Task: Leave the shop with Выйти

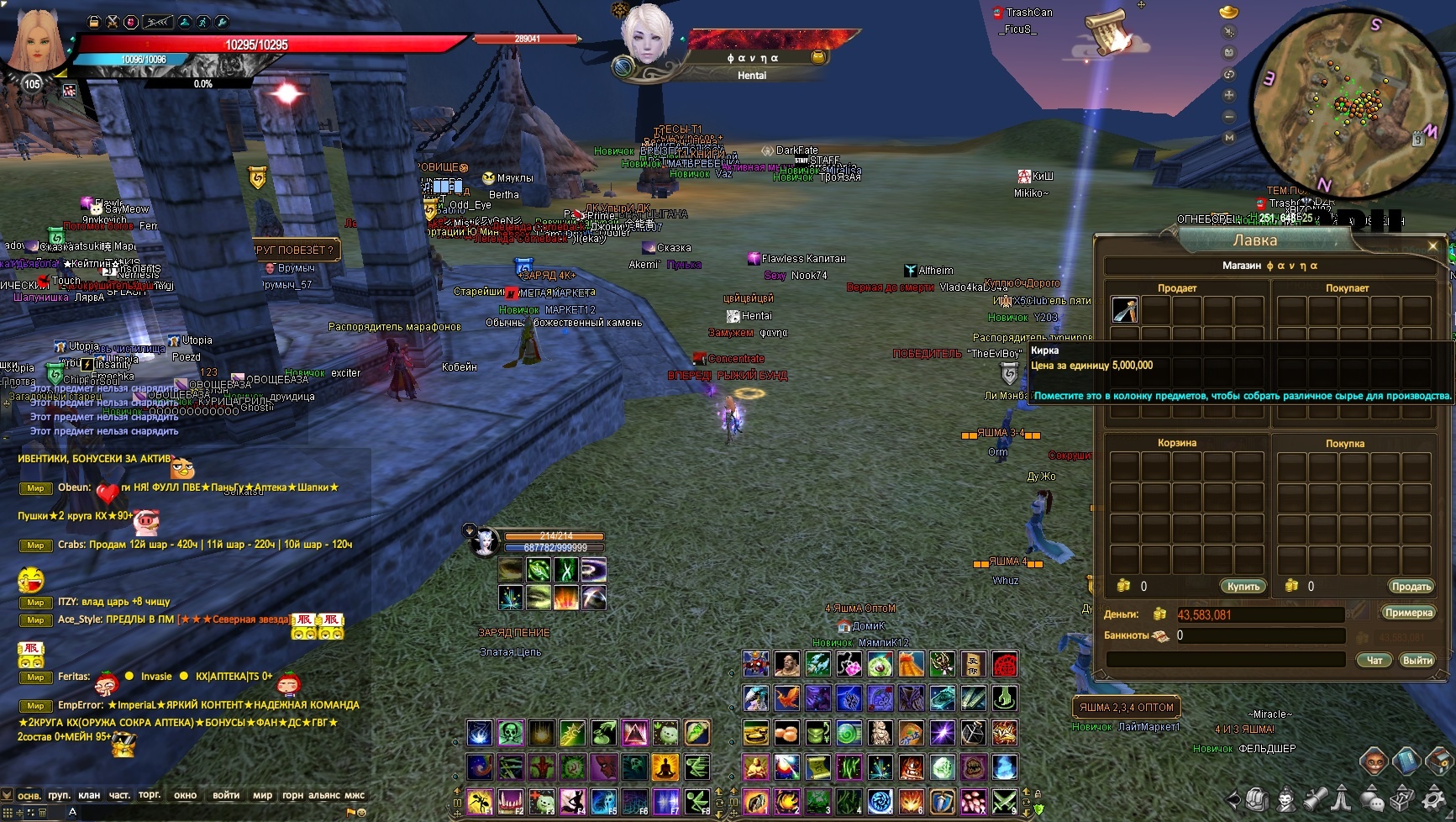Action: (1417, 661)
